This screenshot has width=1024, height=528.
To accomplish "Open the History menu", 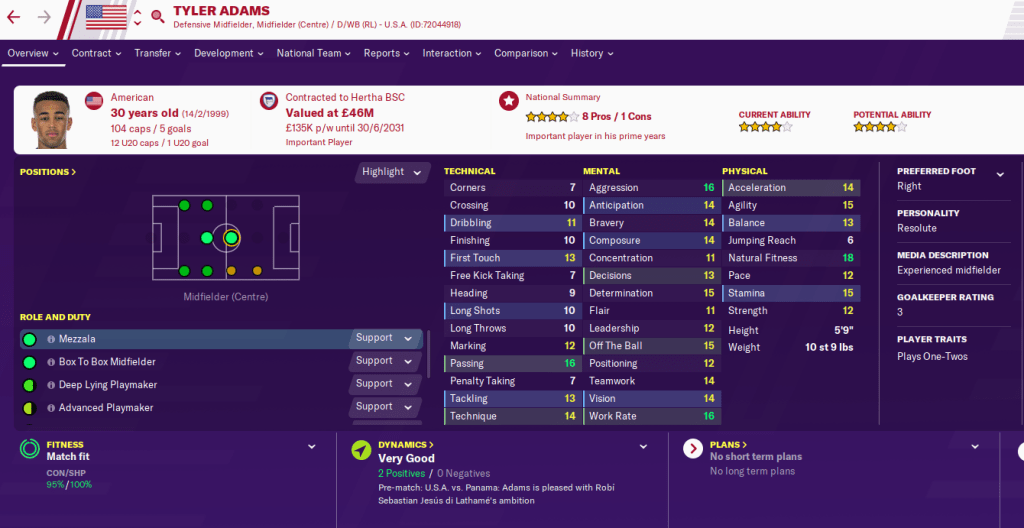I will click(x=592, y=53).
